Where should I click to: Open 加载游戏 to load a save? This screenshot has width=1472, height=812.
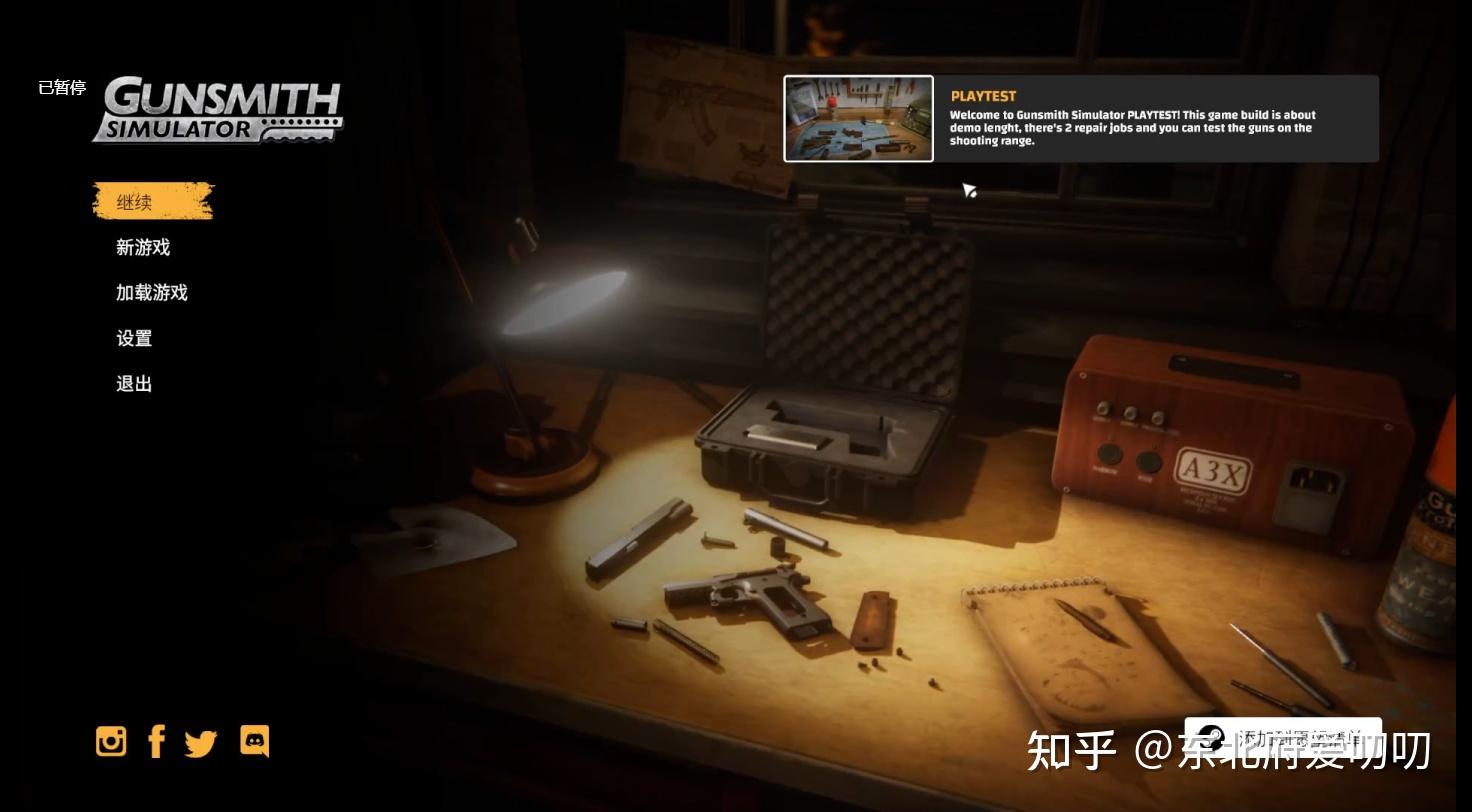click(150, 292)
